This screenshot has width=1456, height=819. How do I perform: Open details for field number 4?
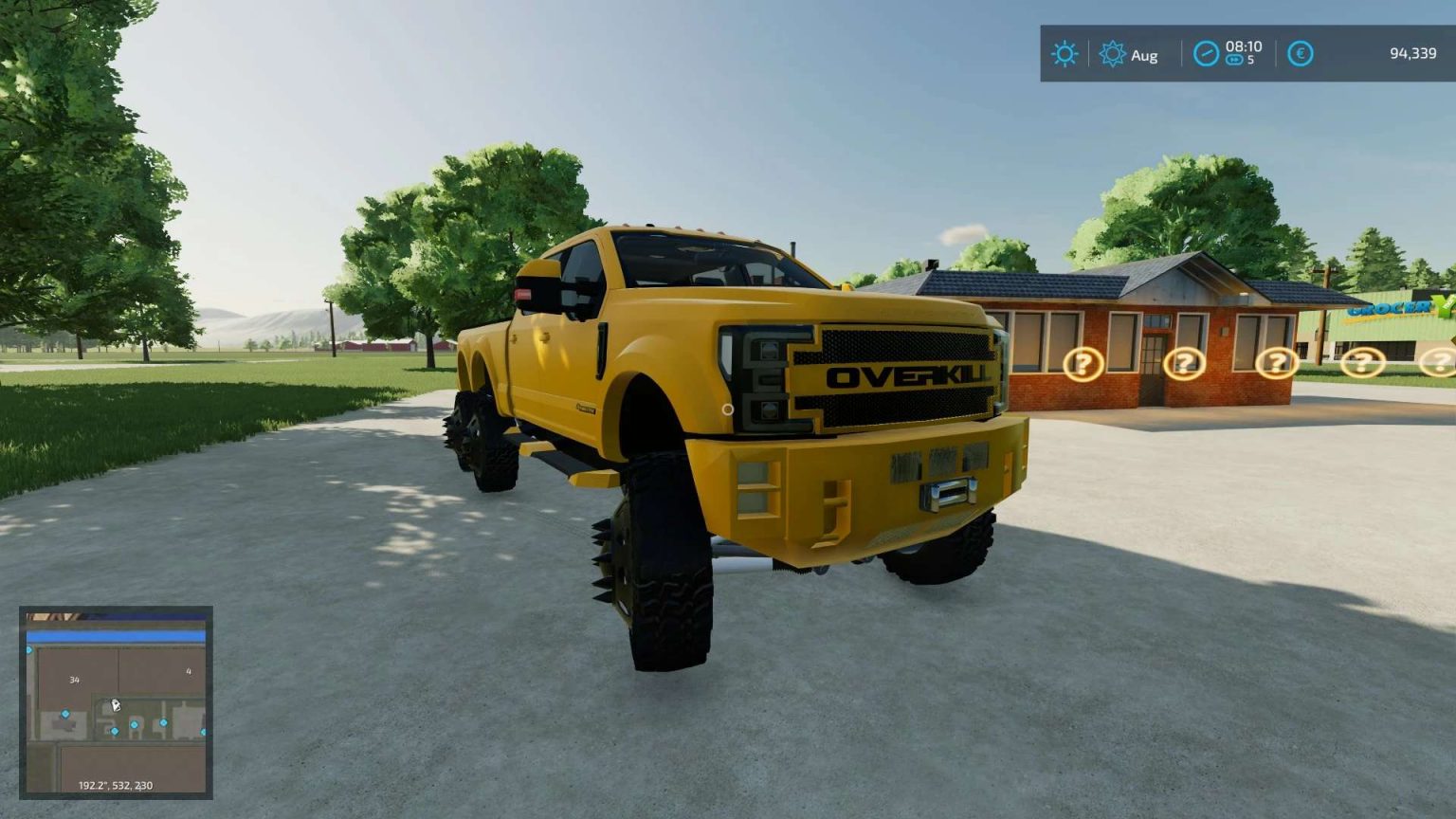(x=189, y=671)
